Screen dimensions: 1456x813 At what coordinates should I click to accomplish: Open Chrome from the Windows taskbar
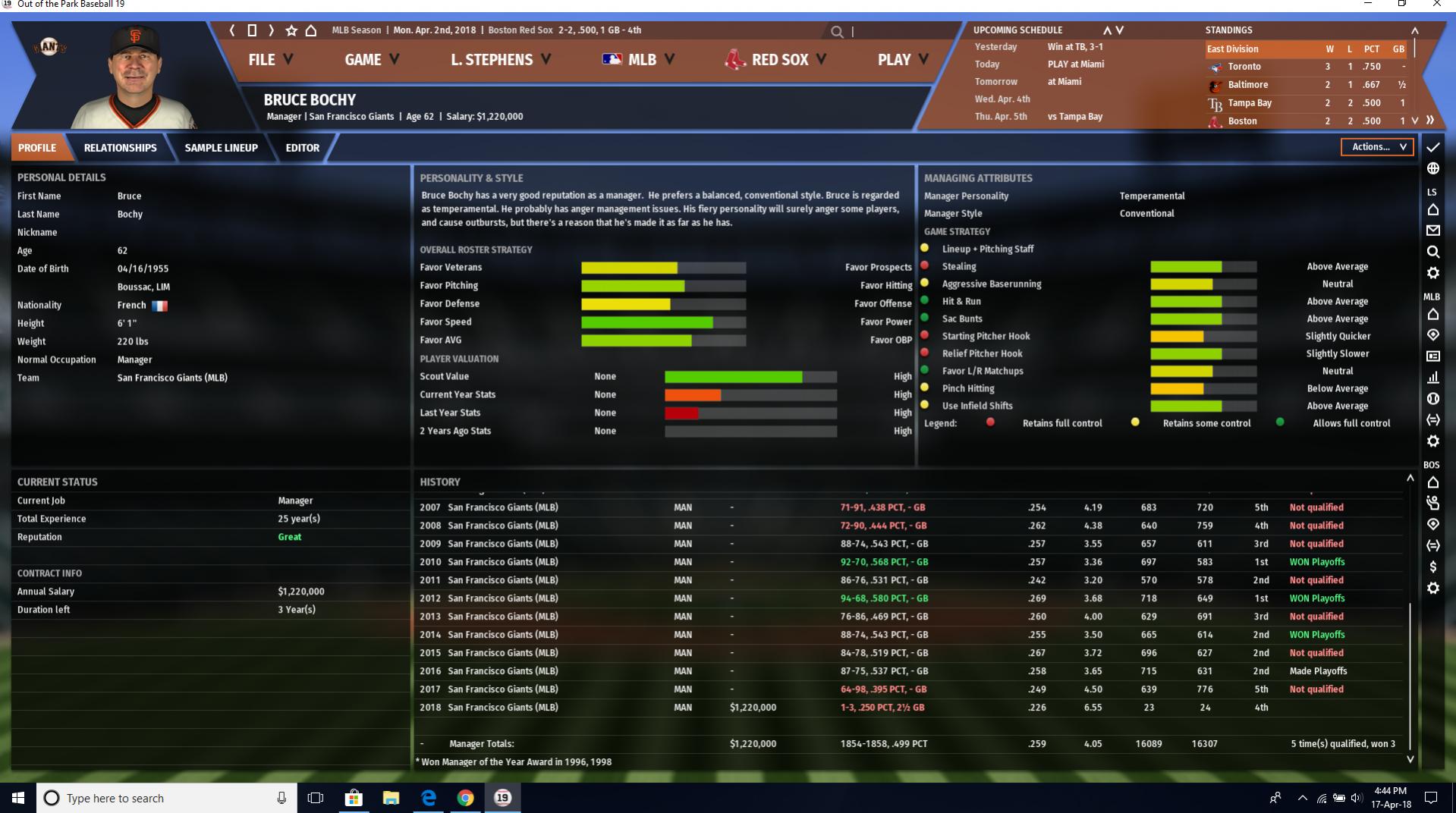coord(465,798)
